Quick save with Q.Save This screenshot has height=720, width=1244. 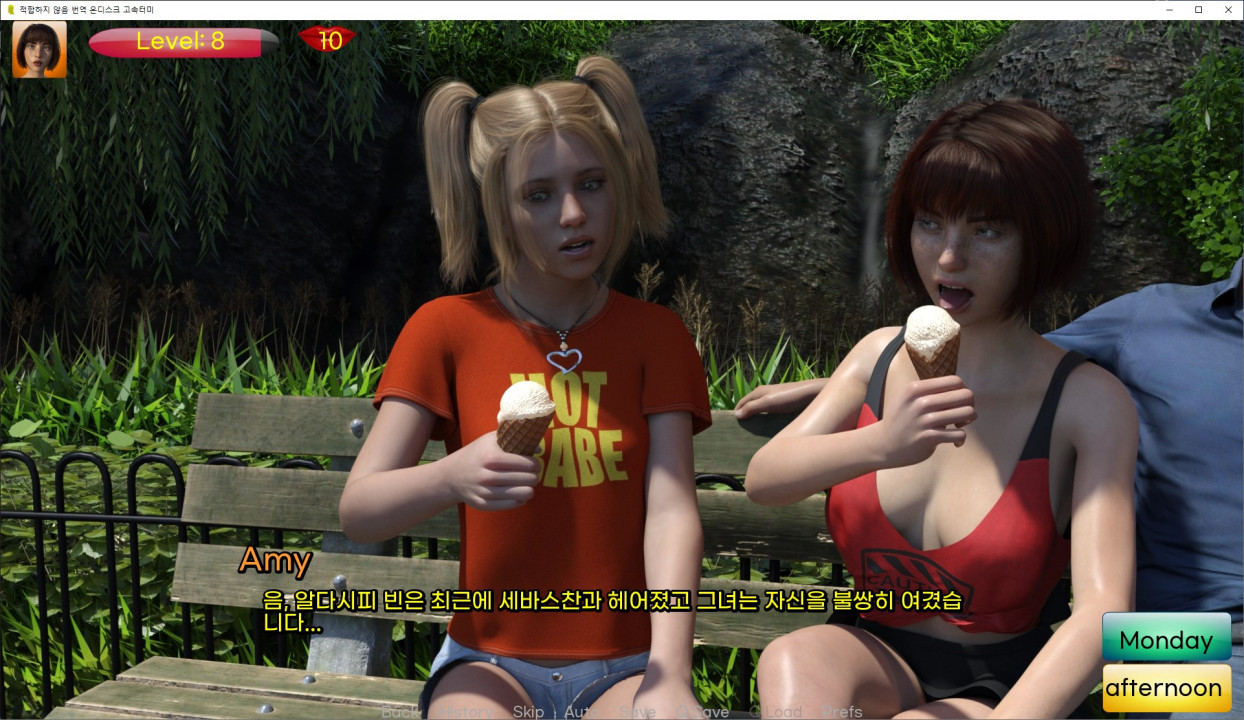click(x=703, y=712)
